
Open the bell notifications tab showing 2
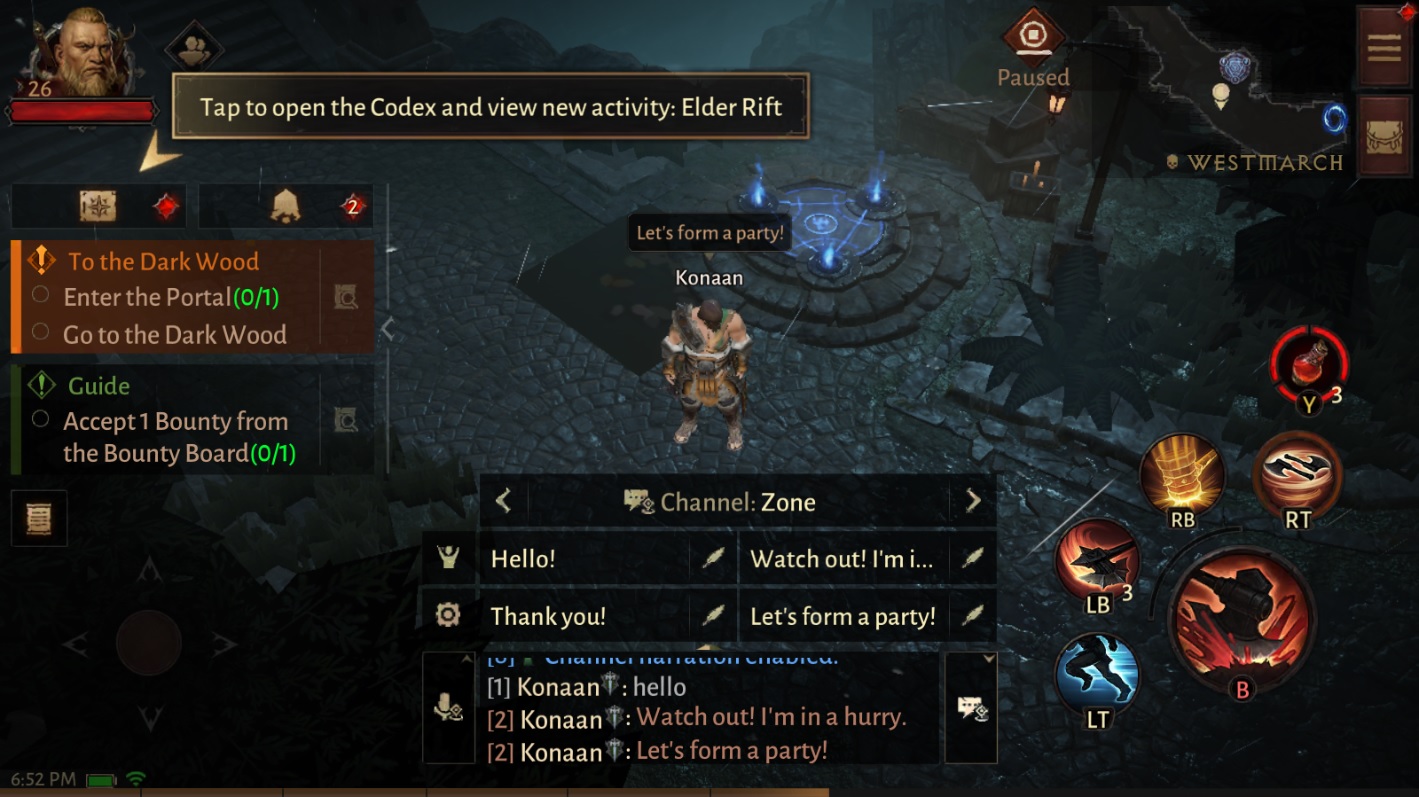(281, 204)
